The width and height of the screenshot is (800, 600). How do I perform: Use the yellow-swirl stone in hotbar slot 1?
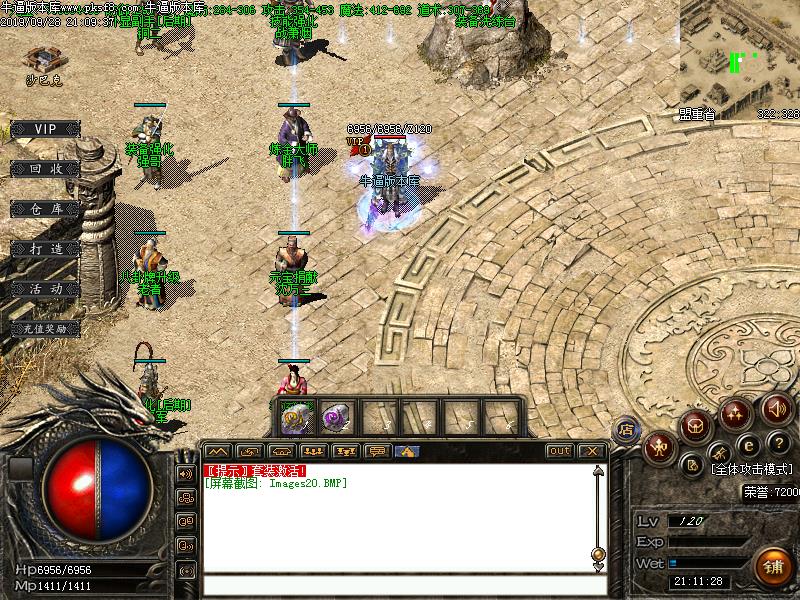pos(294,416)
